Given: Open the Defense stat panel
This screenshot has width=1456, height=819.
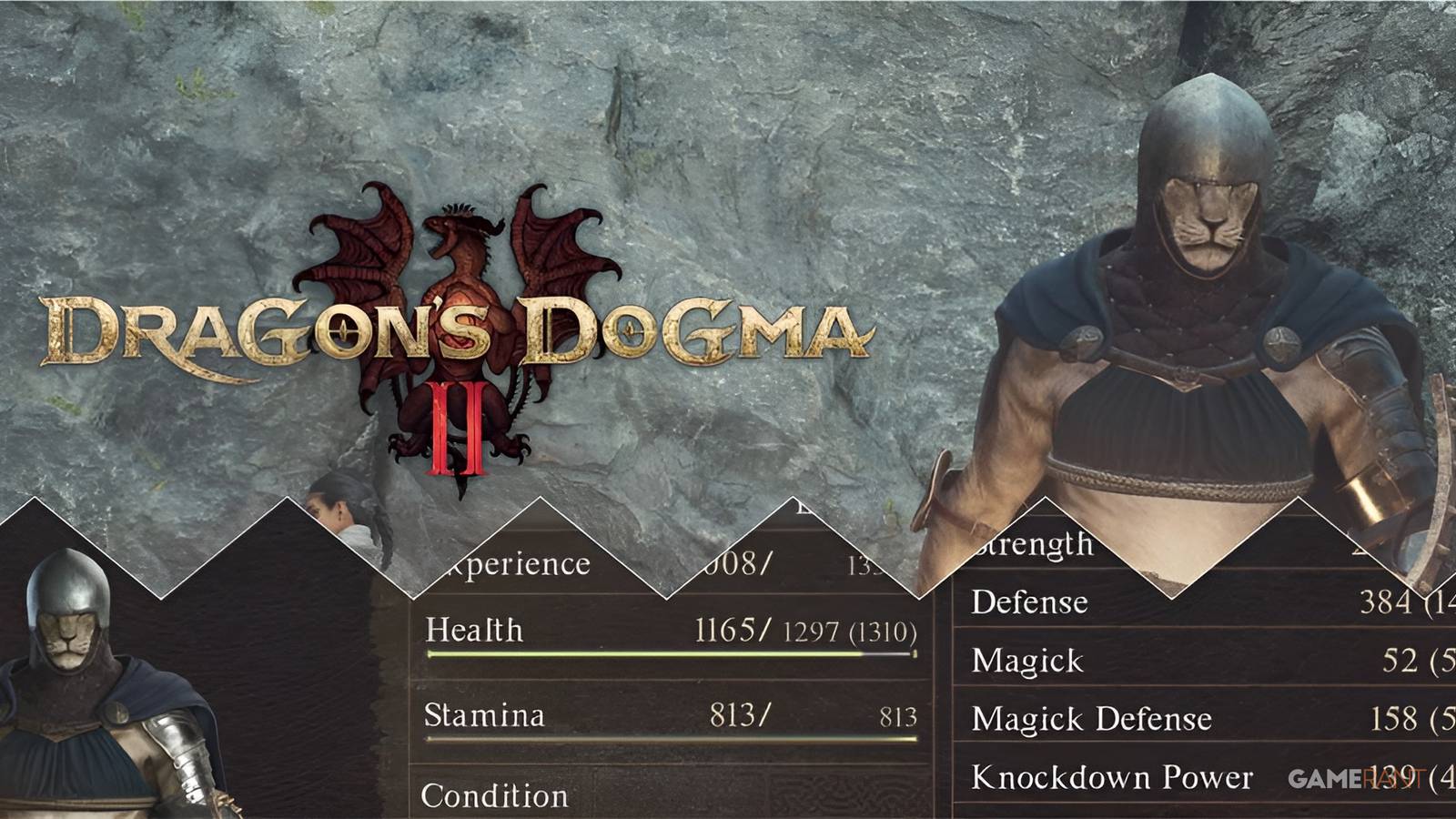Looking at the screenshot, I should point(1030,602).
